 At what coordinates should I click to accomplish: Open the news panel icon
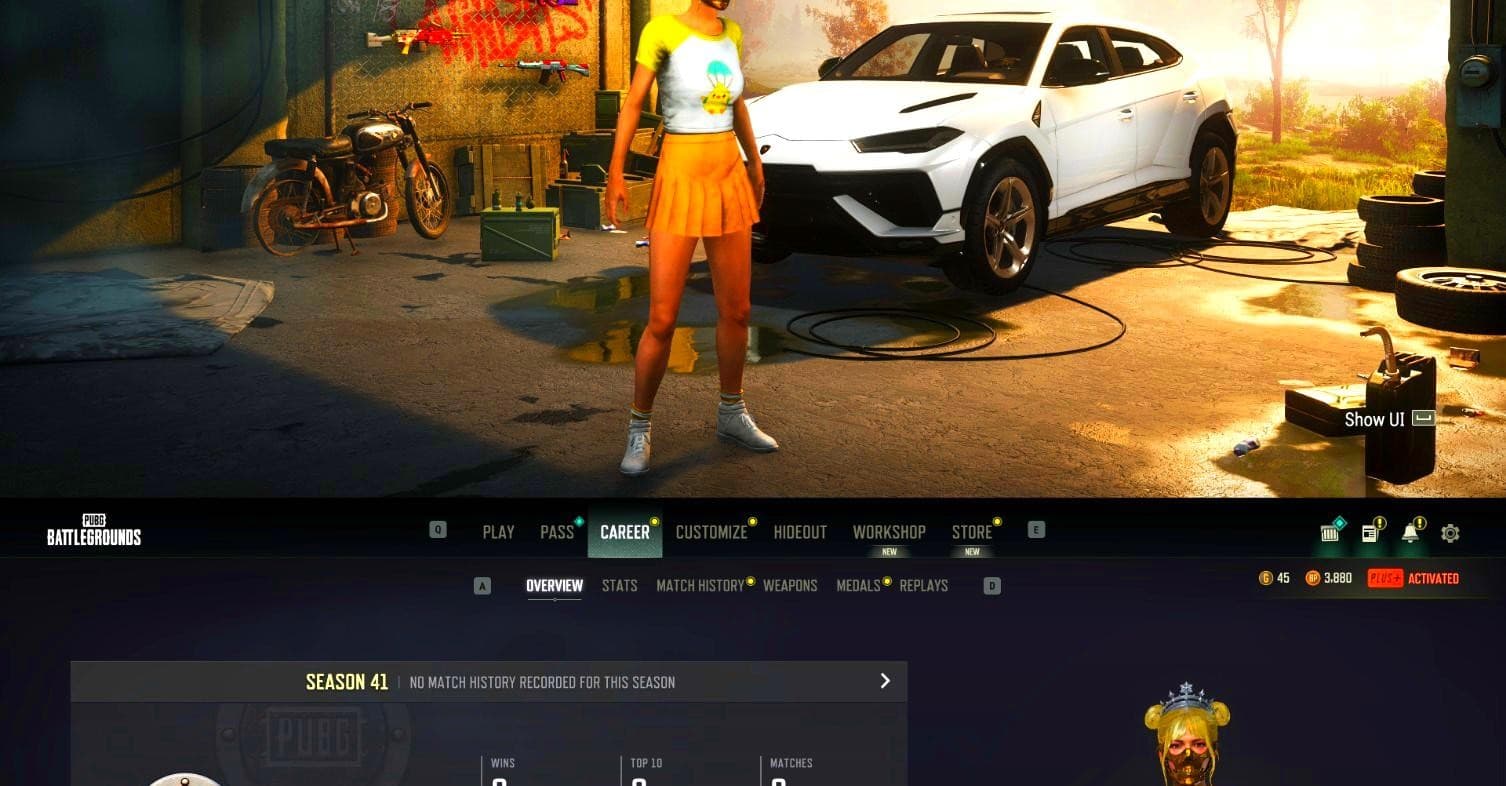click(x=1369, y=532)
